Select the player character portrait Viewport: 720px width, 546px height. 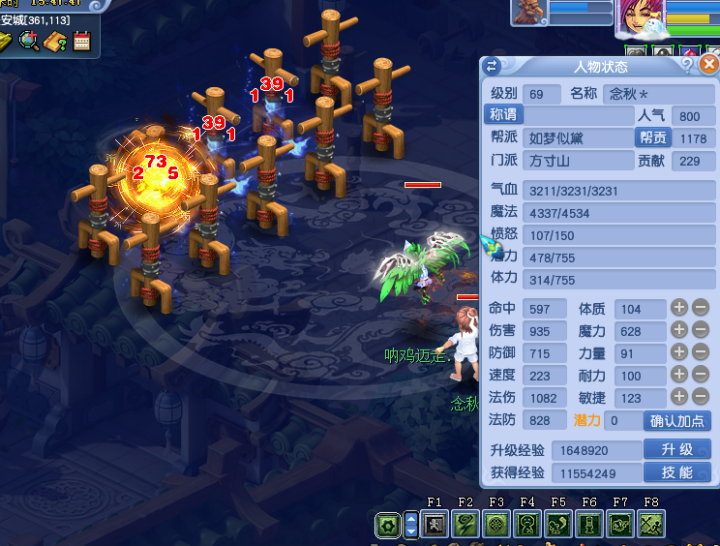640,19
